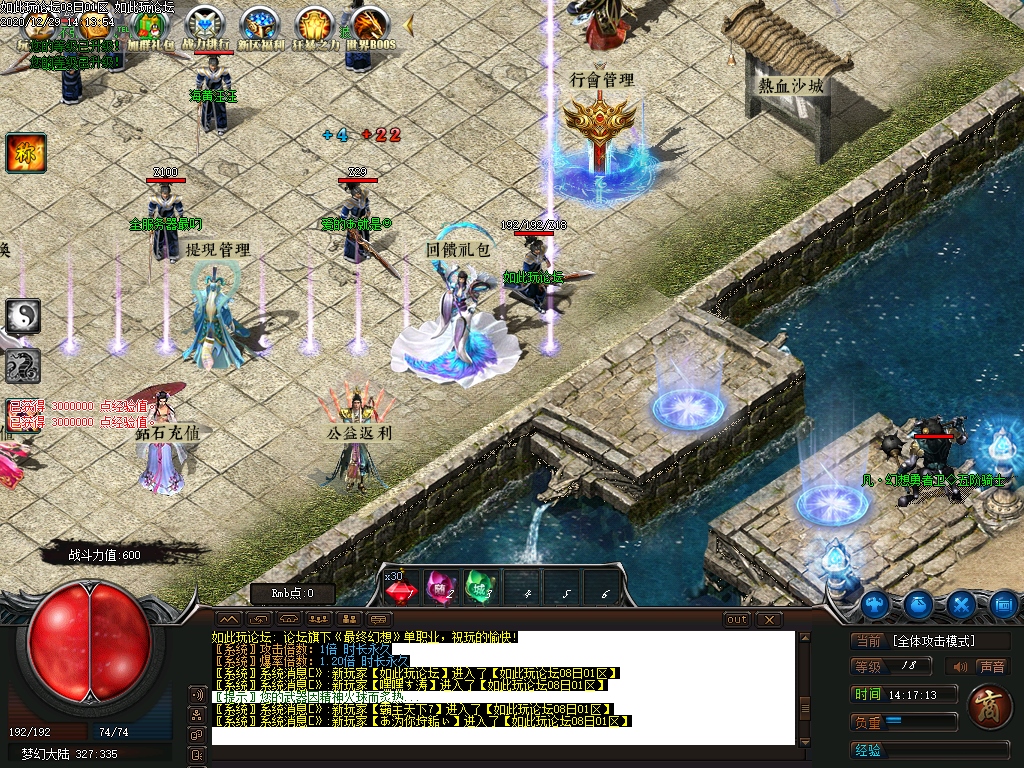Image resolution: width=1024 pixels, height=768 pixels.
Task: Click the chat scrollbar down arrow
Action: [x=803, y=736]
